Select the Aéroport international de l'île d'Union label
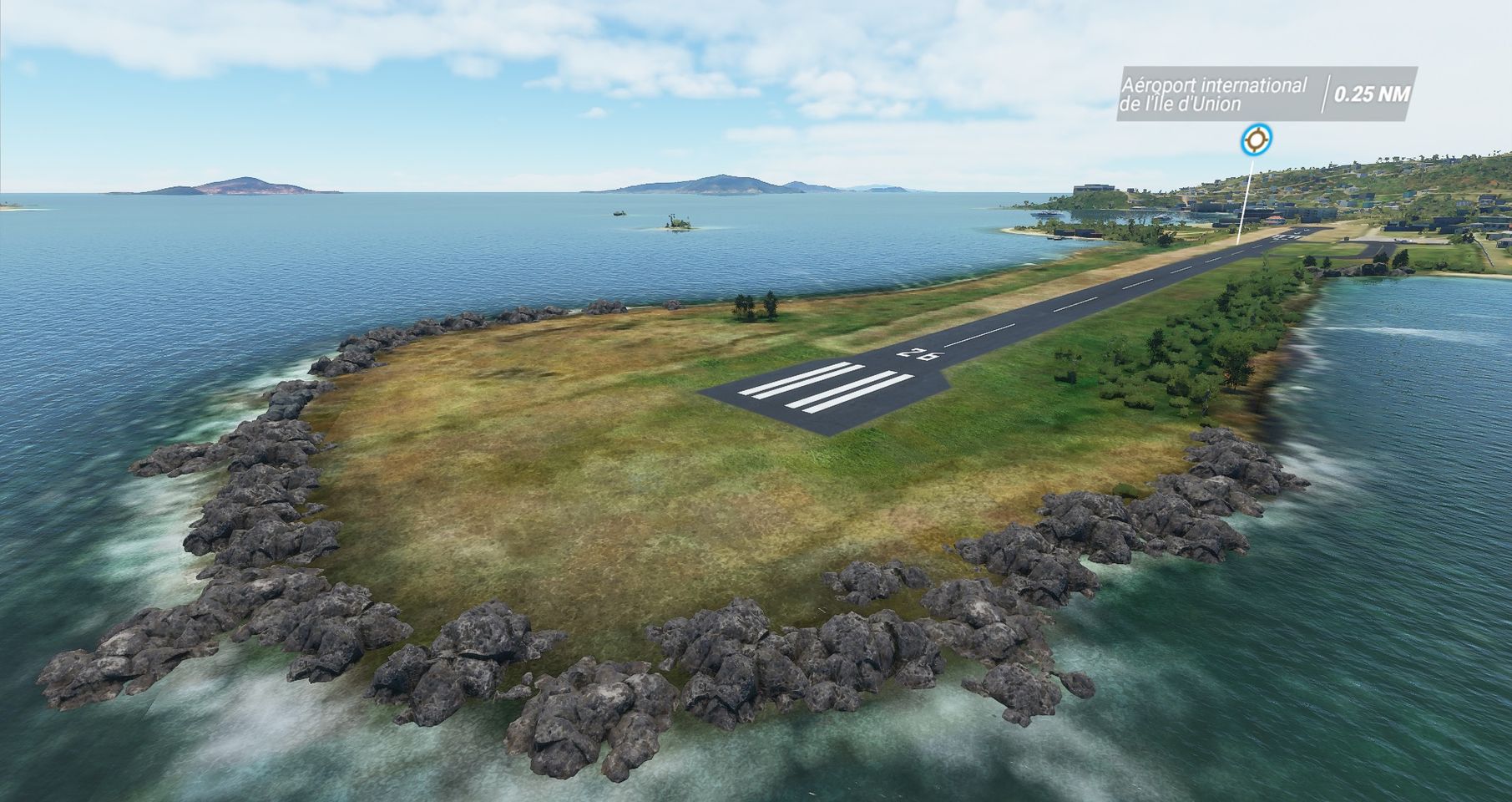1512x802 pixels. pos(1213,94)
